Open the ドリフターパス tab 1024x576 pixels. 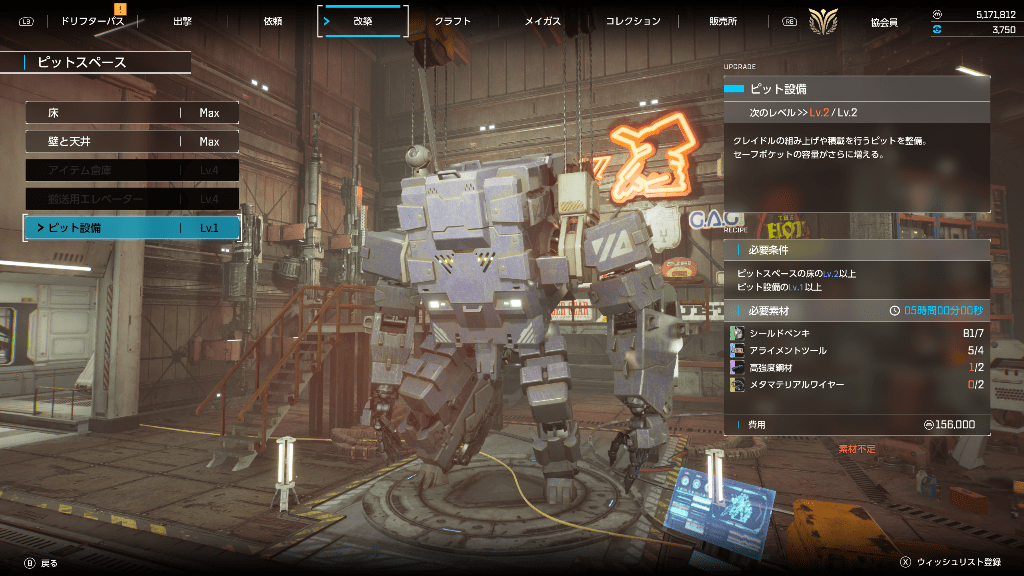[91, 21]
